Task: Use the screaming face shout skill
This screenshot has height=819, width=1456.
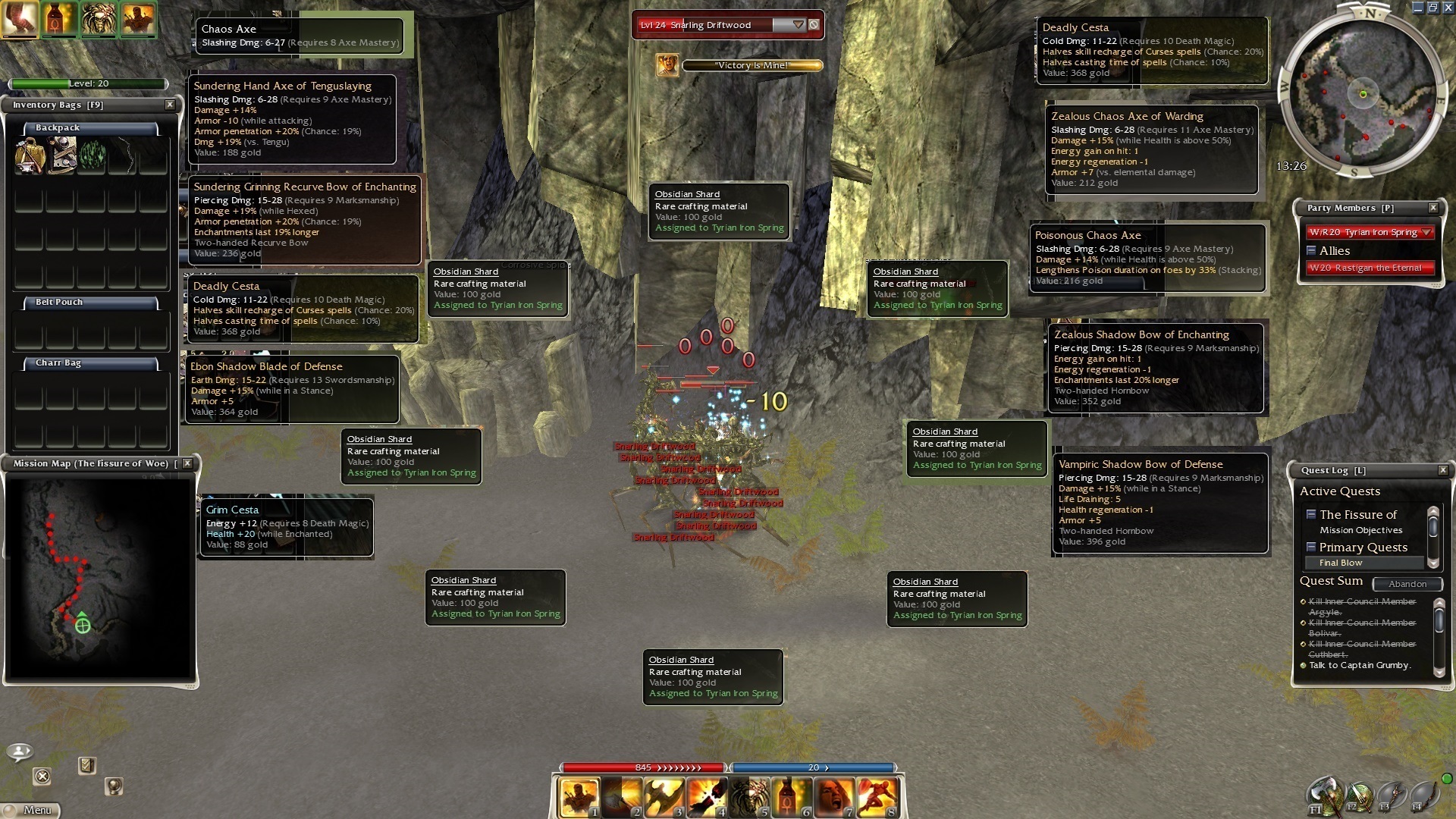Action: pos(833,797)
